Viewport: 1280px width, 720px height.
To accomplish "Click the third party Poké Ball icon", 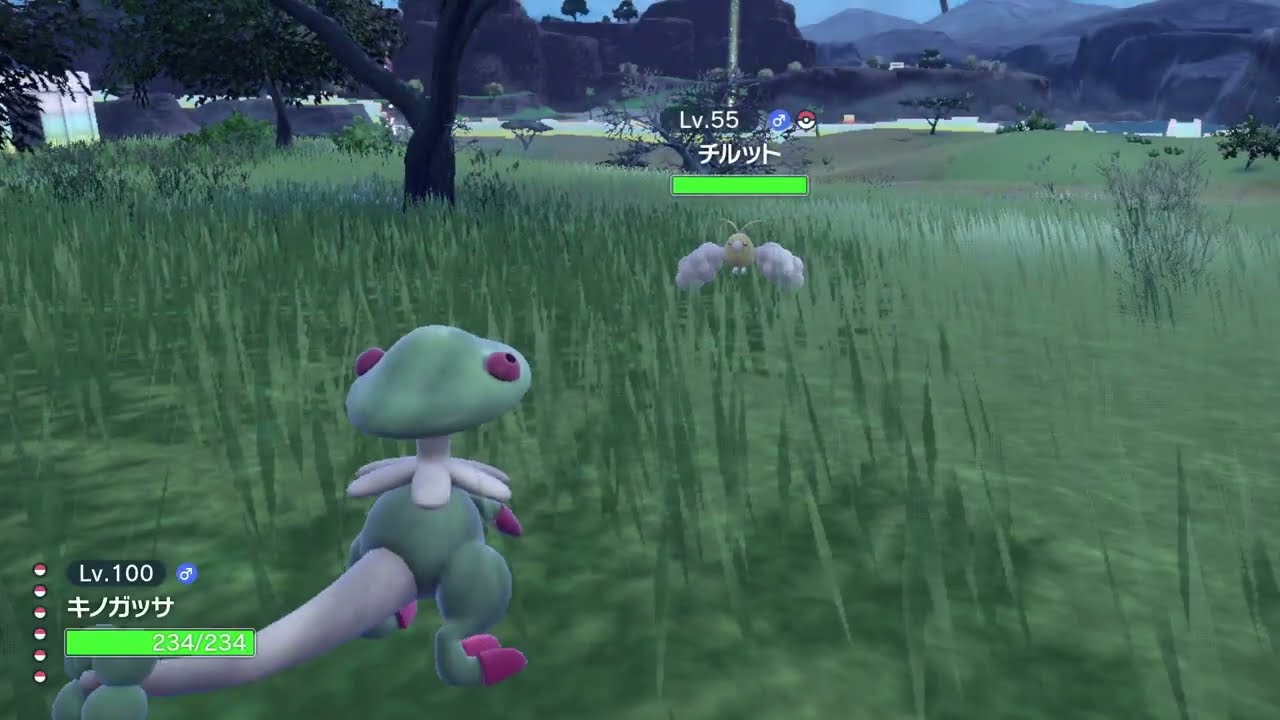I will click(x=39, y=611).
